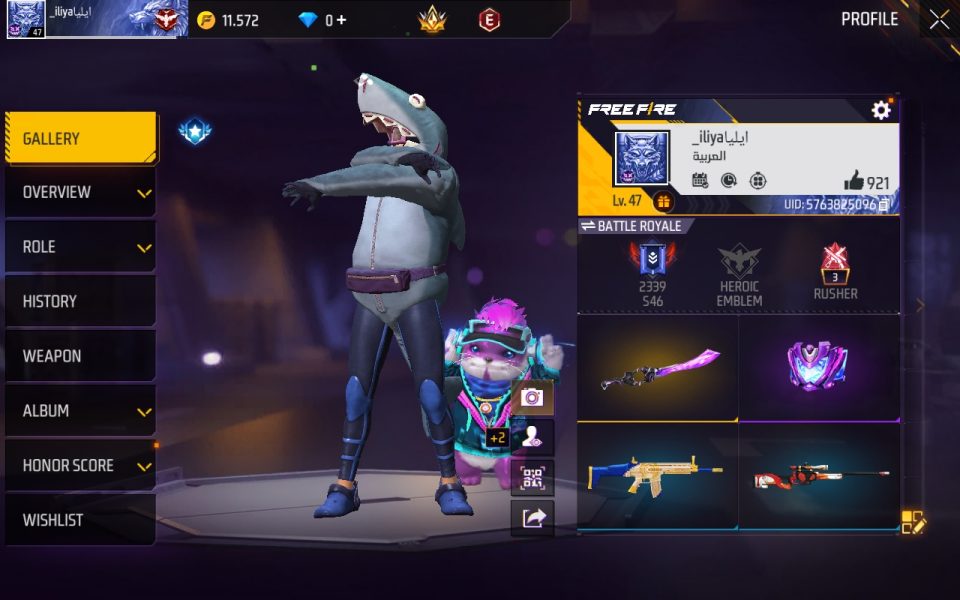Open the History tab

pos(80,301)
